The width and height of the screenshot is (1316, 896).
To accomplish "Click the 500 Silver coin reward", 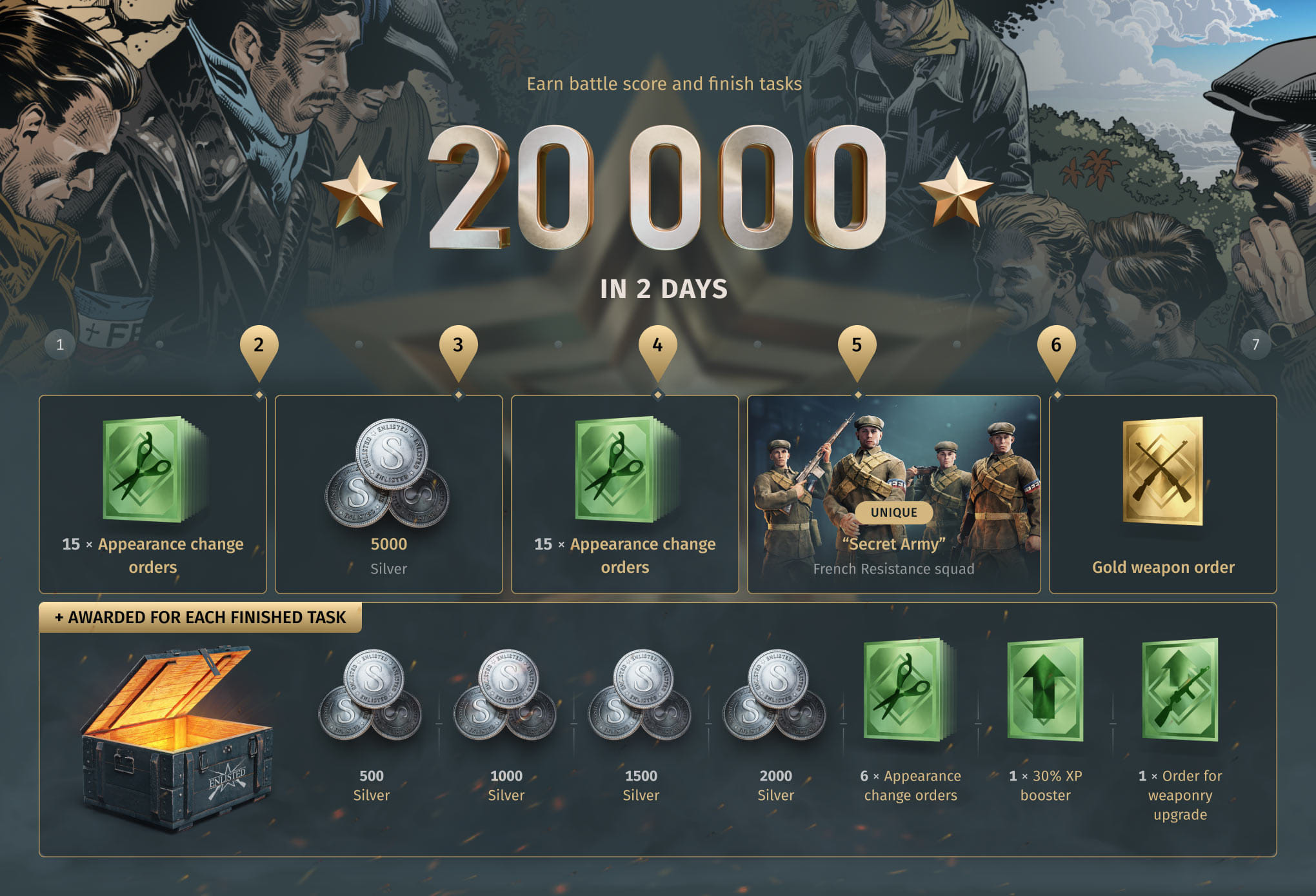I will tap(371, 695).
